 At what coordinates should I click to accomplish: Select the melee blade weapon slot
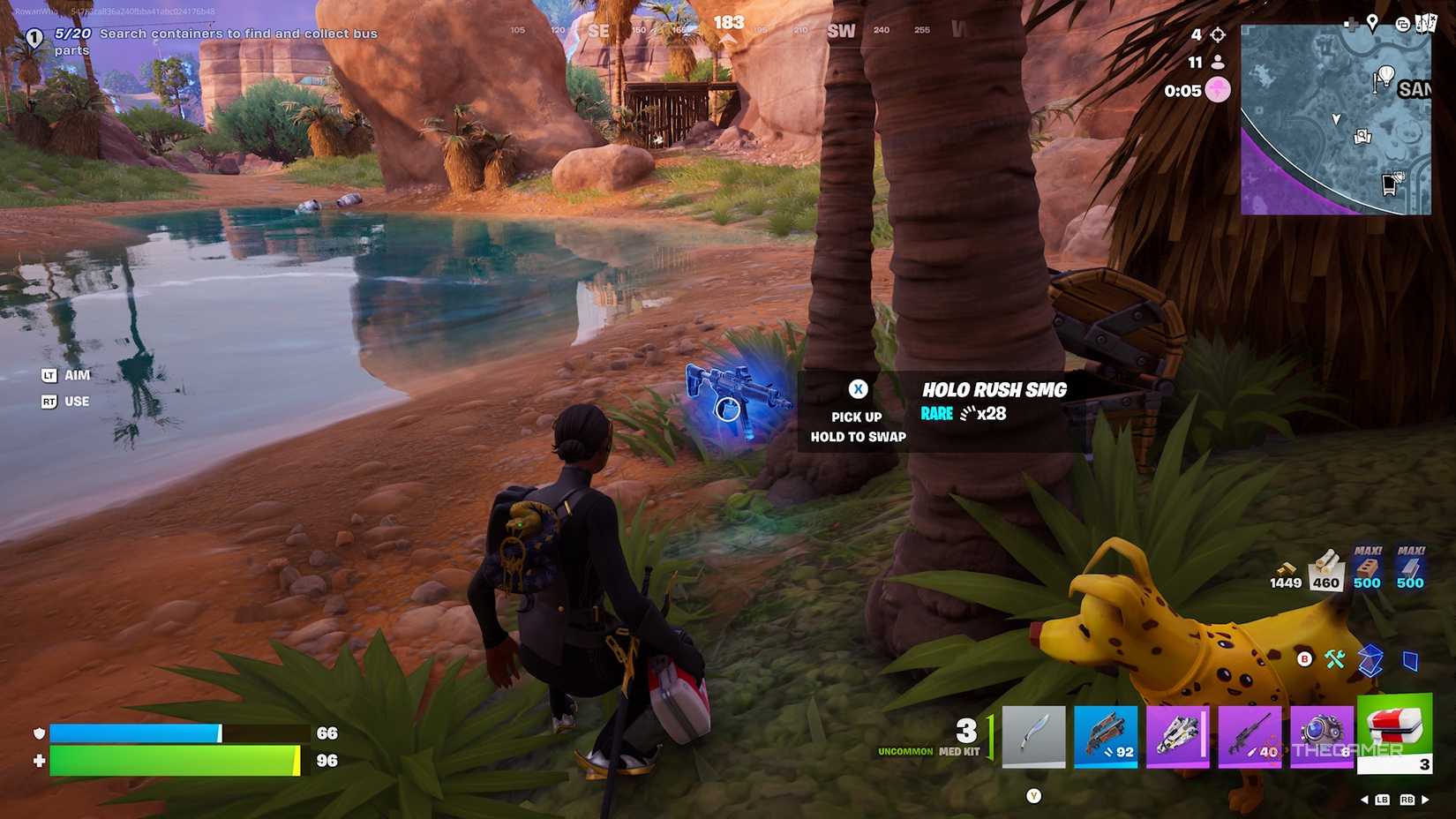tap(1033, 737)
